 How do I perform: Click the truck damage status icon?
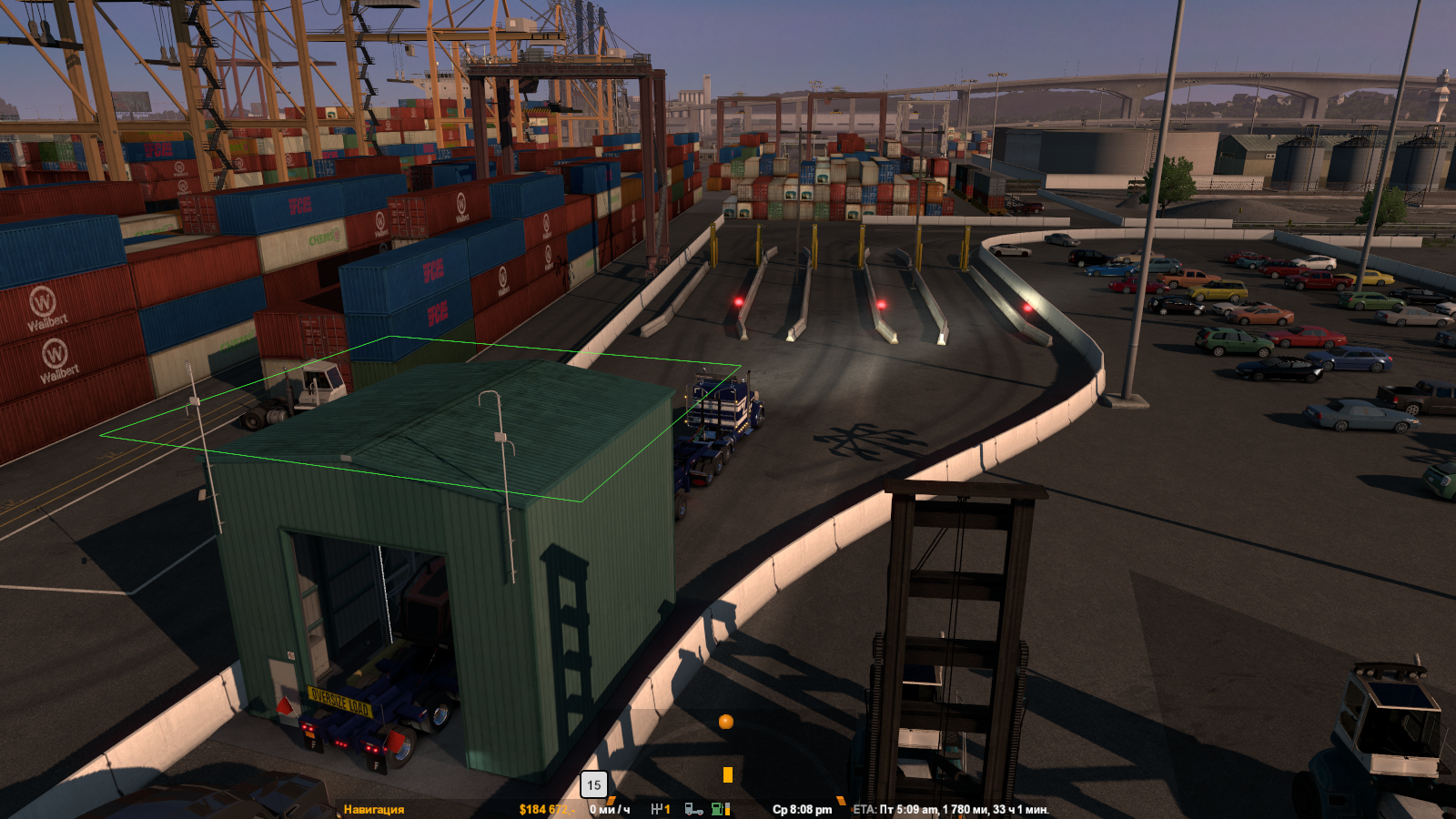click(x=693, y=809)
